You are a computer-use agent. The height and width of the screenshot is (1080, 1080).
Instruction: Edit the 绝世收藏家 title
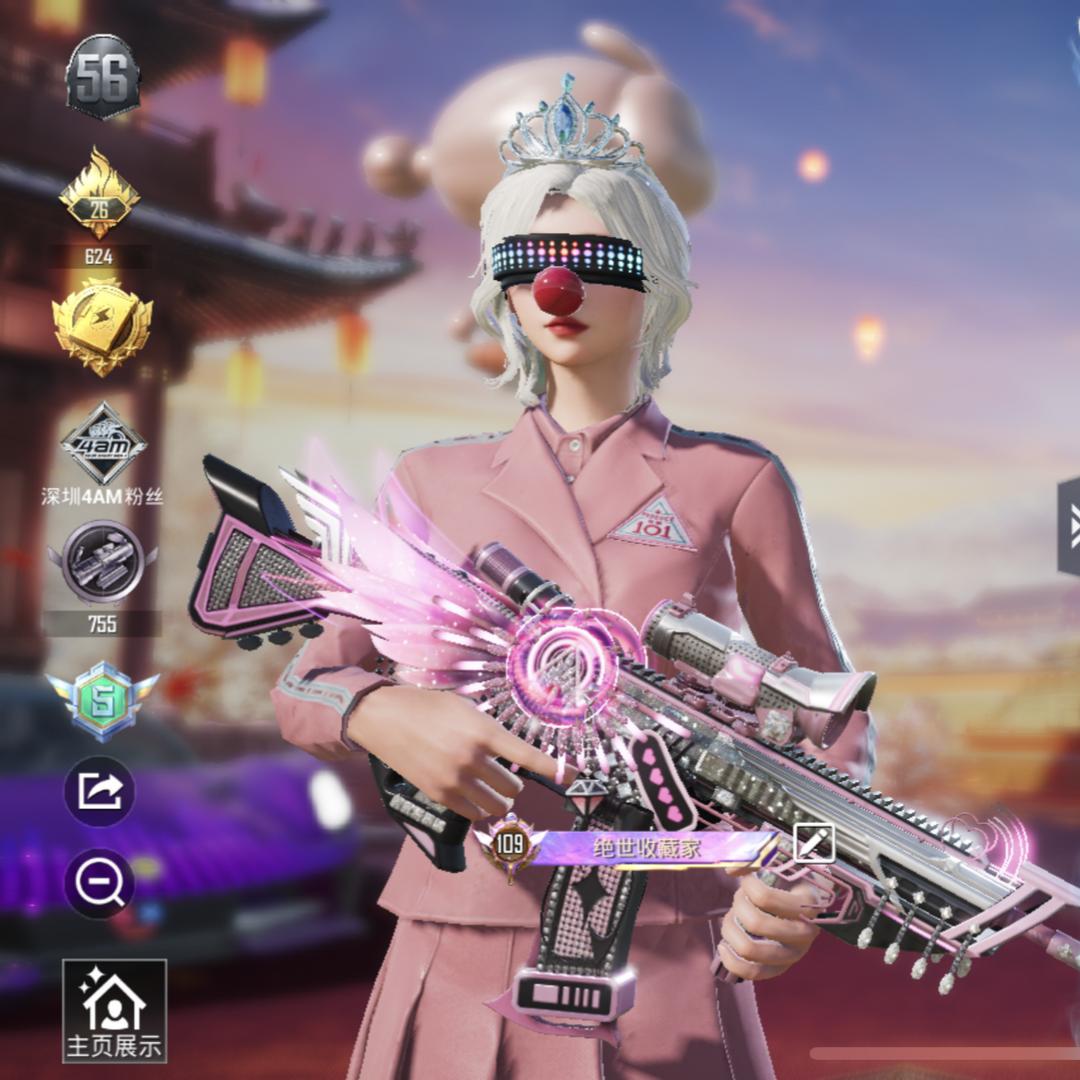[813, 843]
